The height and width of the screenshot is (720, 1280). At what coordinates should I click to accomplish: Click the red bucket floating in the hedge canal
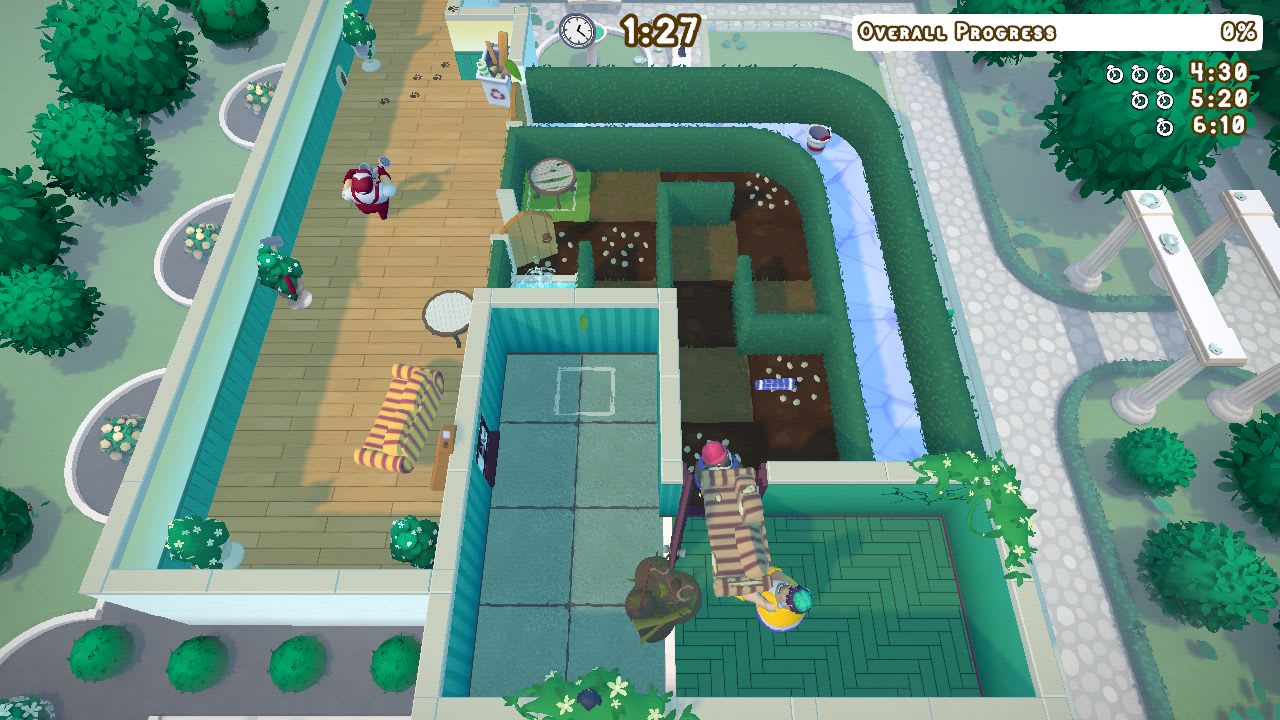click(x=820, y=140)
